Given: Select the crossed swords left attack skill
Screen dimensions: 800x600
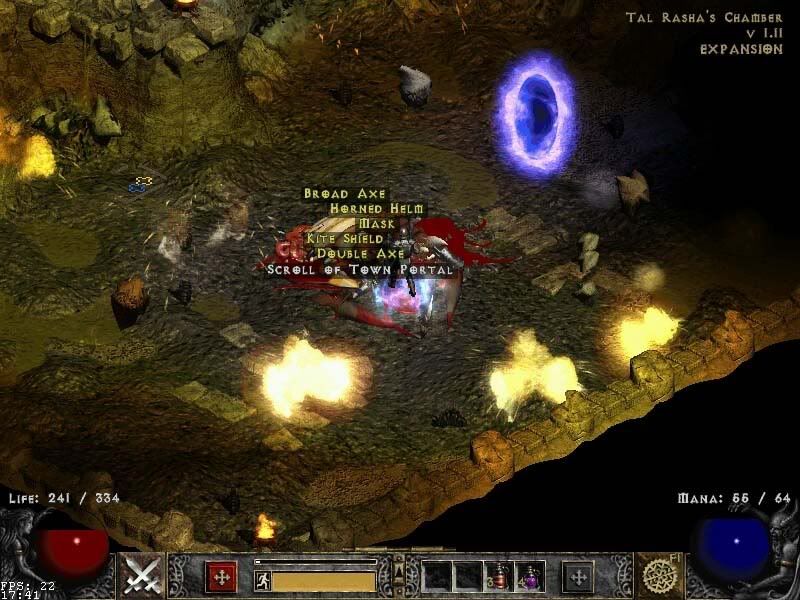Looking at the screenshot, I should click(x=143, y=575).
